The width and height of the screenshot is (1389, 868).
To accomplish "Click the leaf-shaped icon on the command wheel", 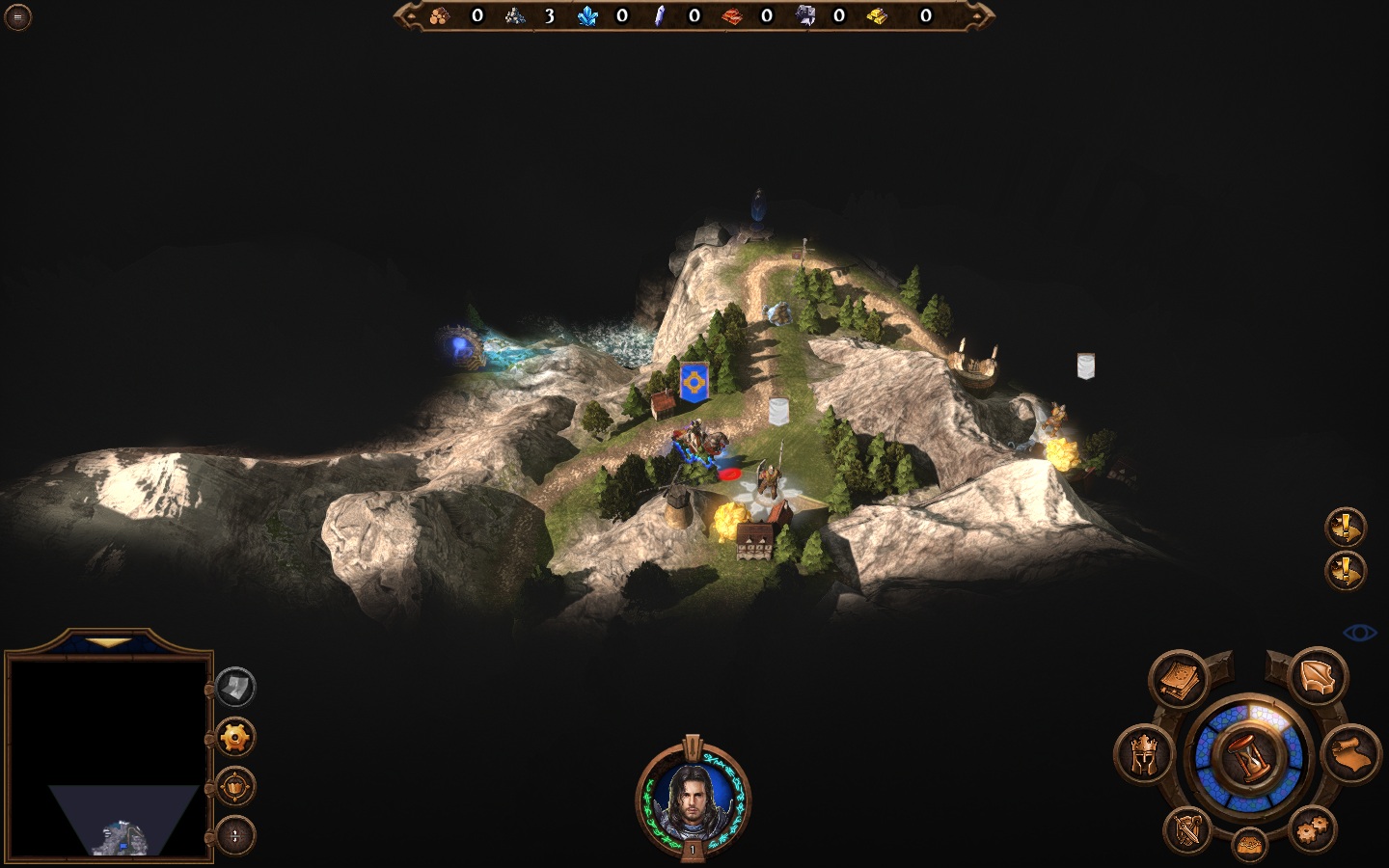I will point(1318,676).
